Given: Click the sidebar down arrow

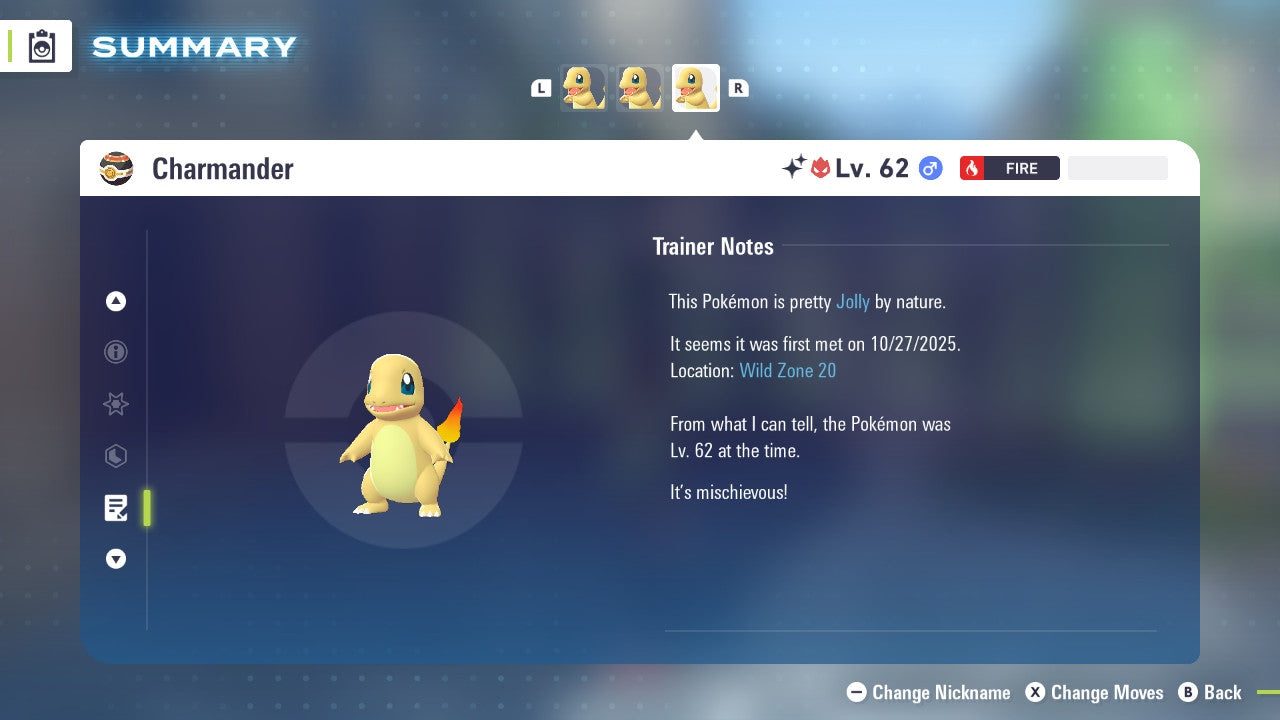Looking at the screenshot, I should pyautogui.click(x=115, y=559).
